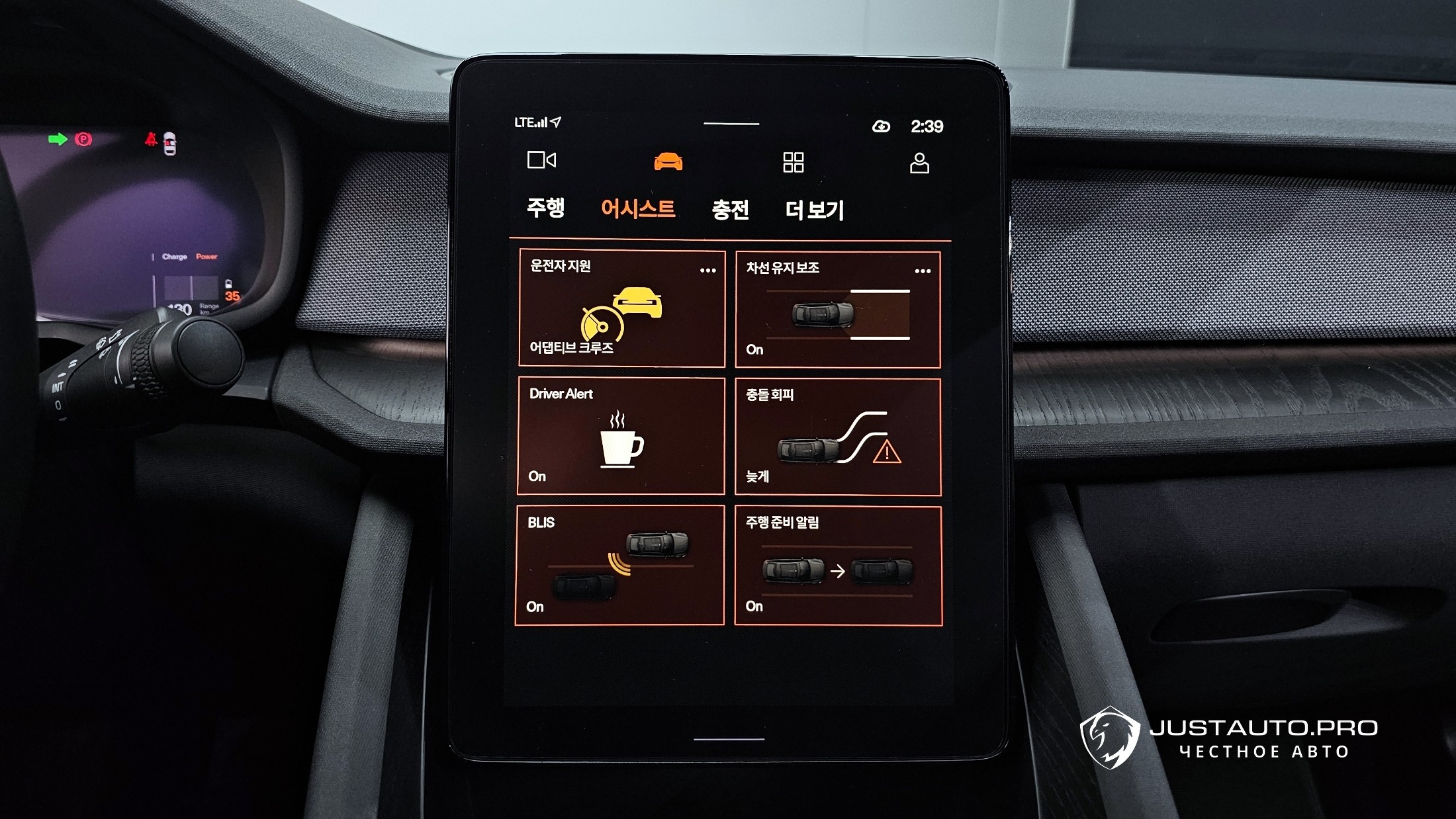Screen dimensions: 1456x819
Task: Toggle the BLIS blind spot tile
Action: pyautogui.click(x=619, y=565)
